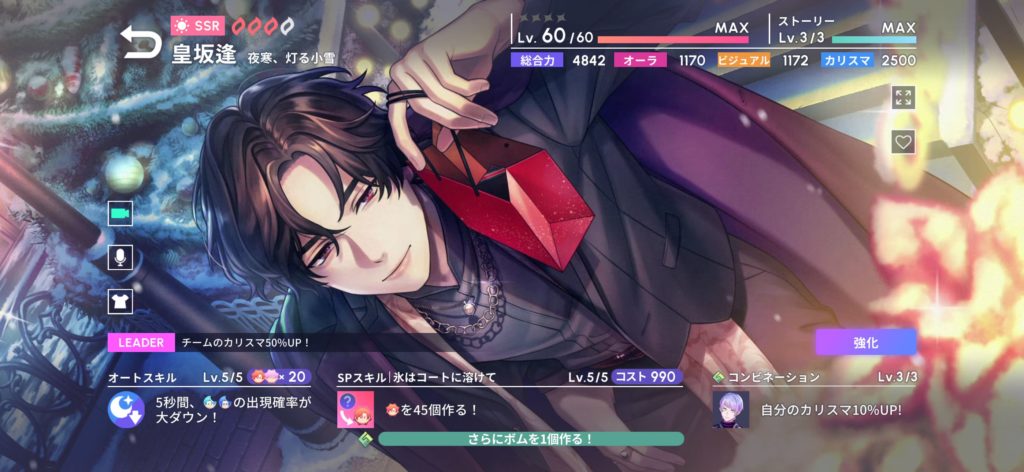The width and height of the screenshot is (1024, 472).
Task: Select the combination partner portrait
Action: click(x=731, y=409)
